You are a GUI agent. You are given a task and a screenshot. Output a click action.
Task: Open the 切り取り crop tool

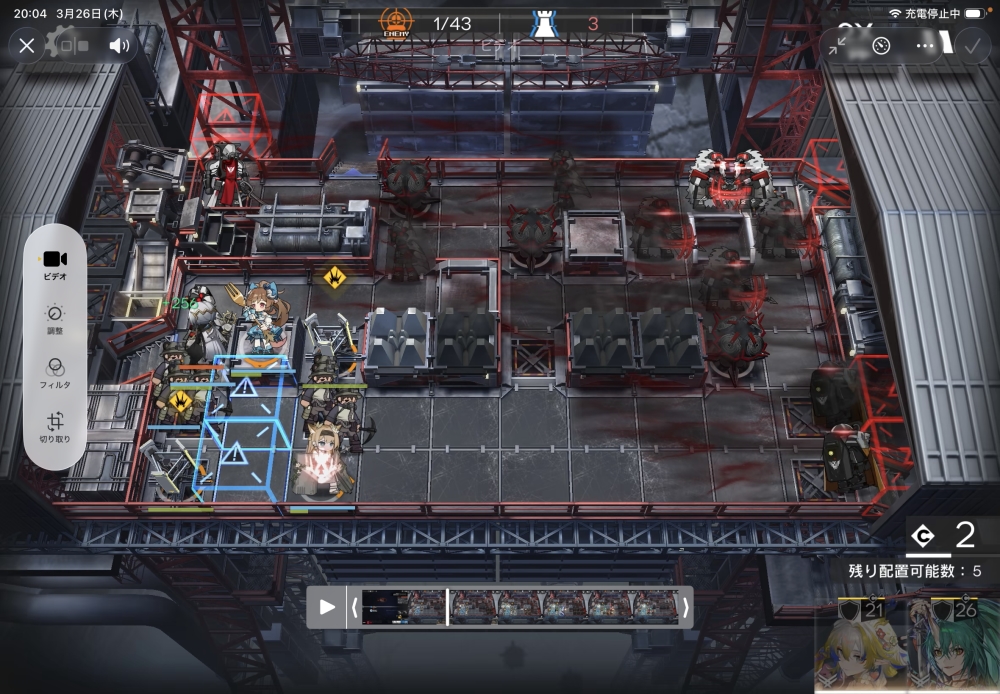click(x=55, y=427)
